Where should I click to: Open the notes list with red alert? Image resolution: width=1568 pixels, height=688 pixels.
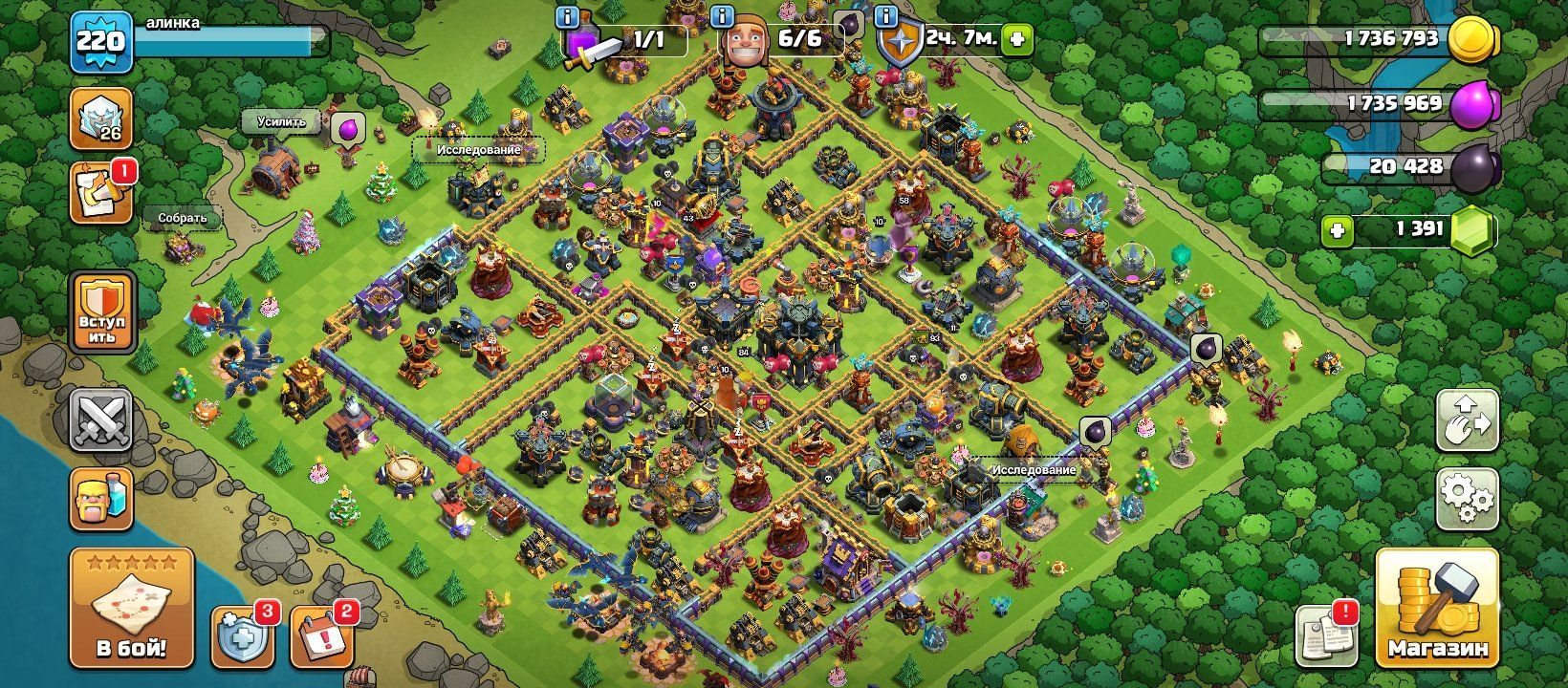coord(1328,634)
